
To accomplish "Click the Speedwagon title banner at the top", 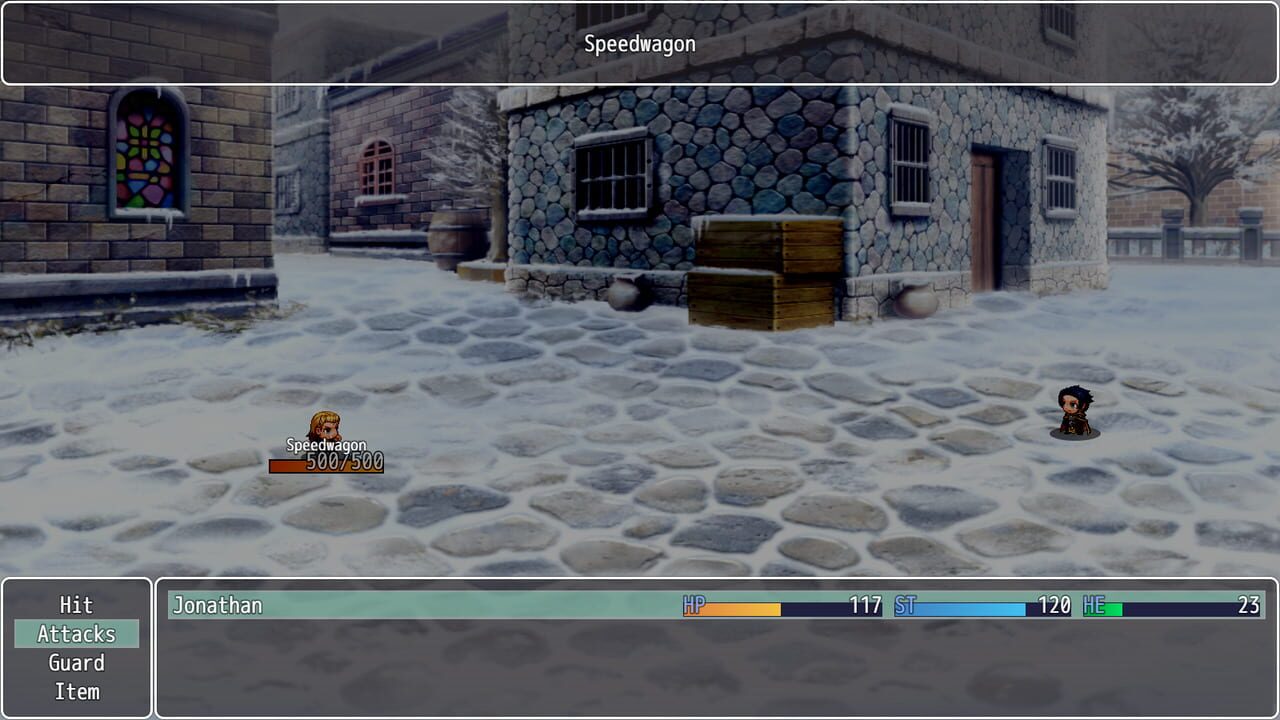I will point(640,43).
